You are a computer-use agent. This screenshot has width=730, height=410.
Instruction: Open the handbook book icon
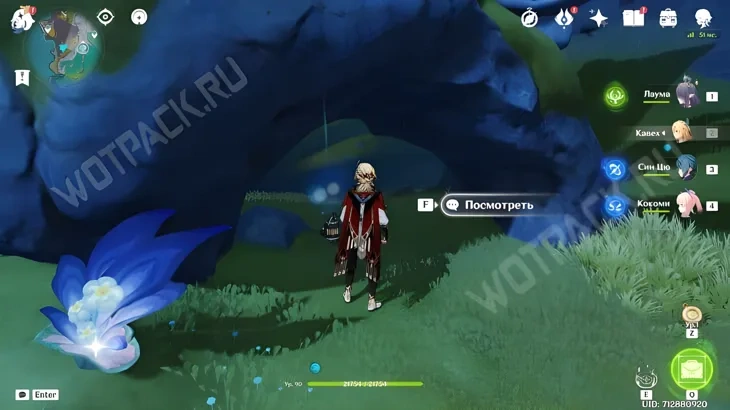[633, 18]
